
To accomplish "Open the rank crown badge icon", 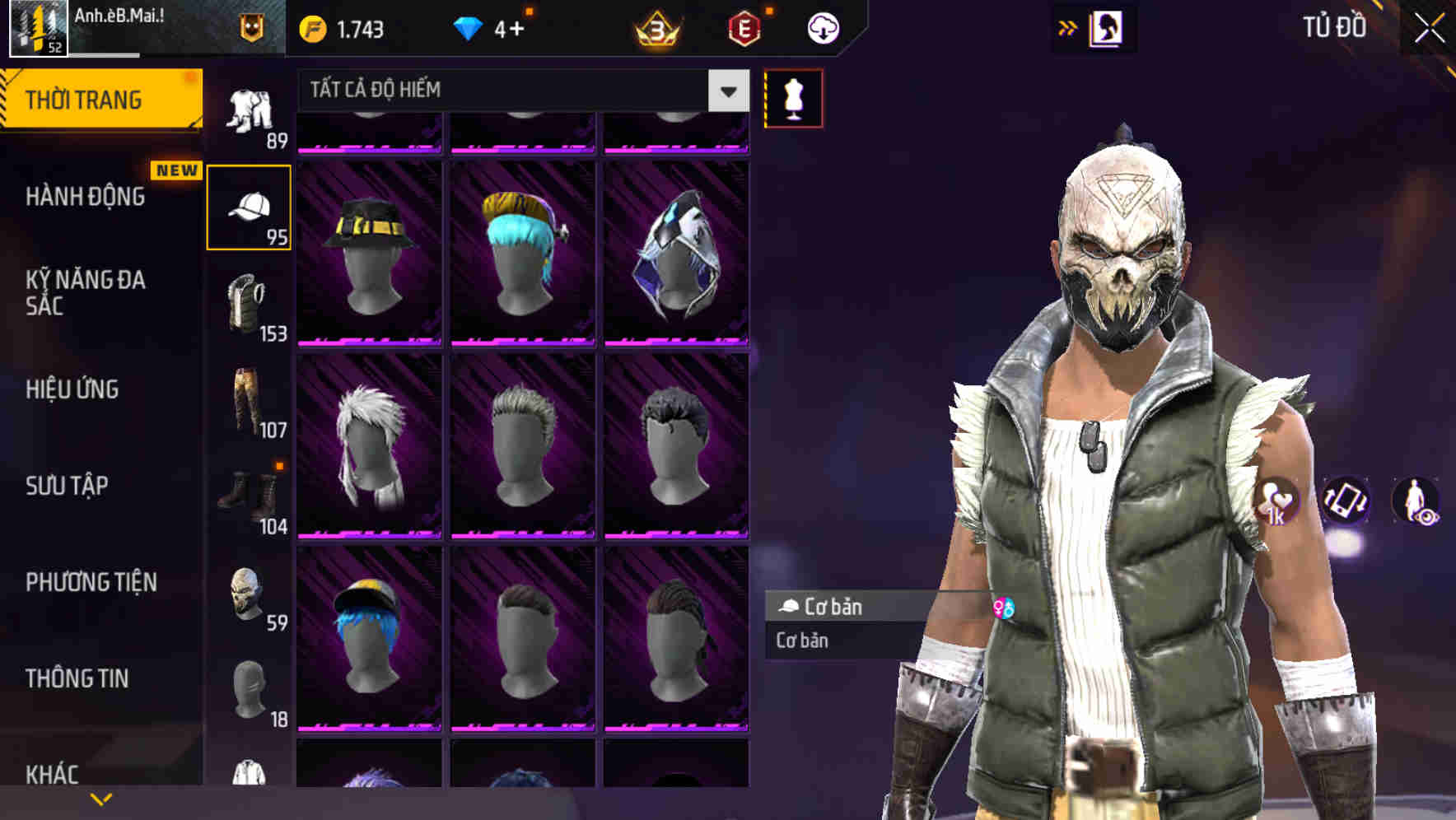I will (x=656, y=26).
